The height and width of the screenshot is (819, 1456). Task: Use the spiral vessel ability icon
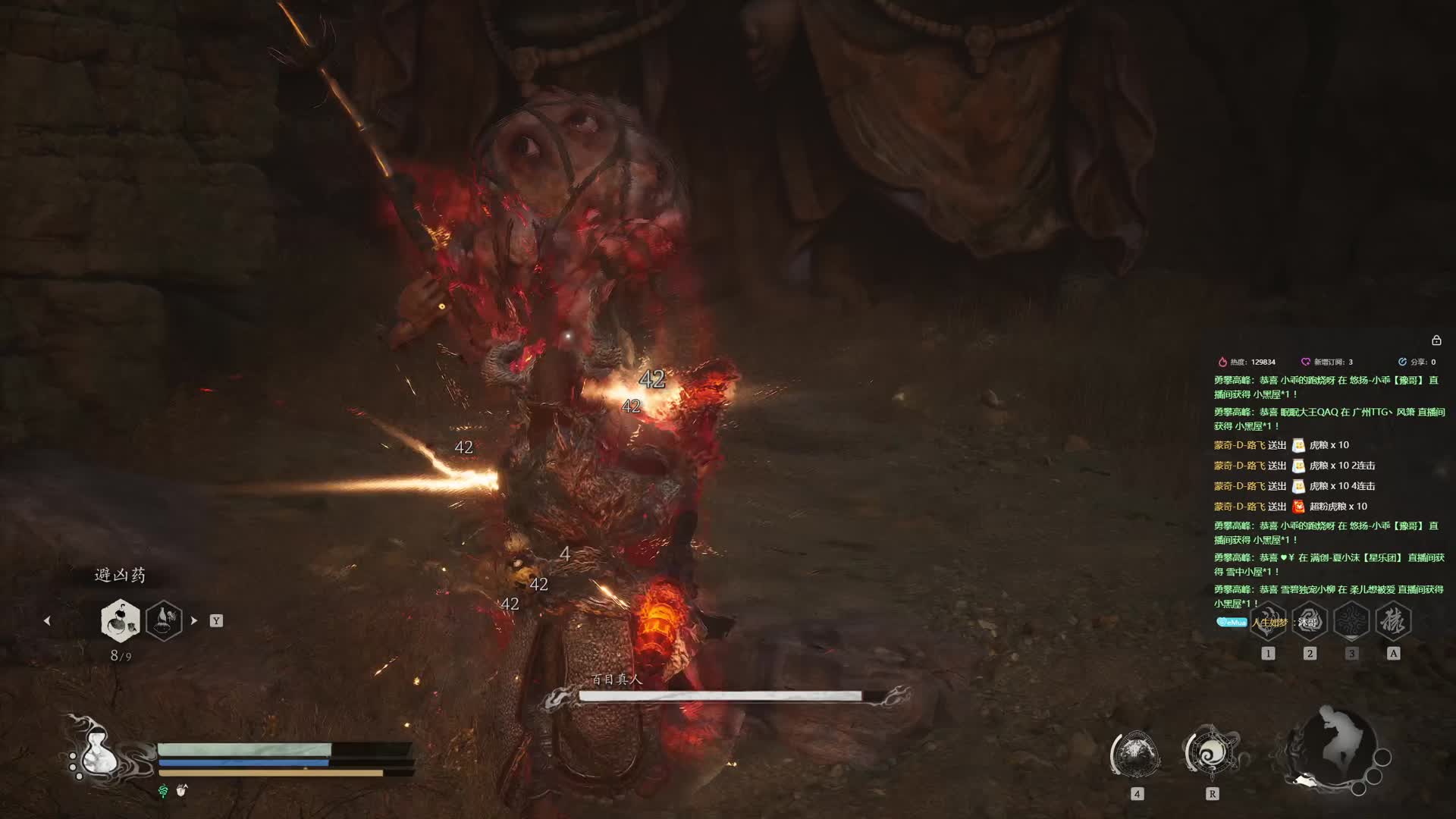click(1212, 753)
